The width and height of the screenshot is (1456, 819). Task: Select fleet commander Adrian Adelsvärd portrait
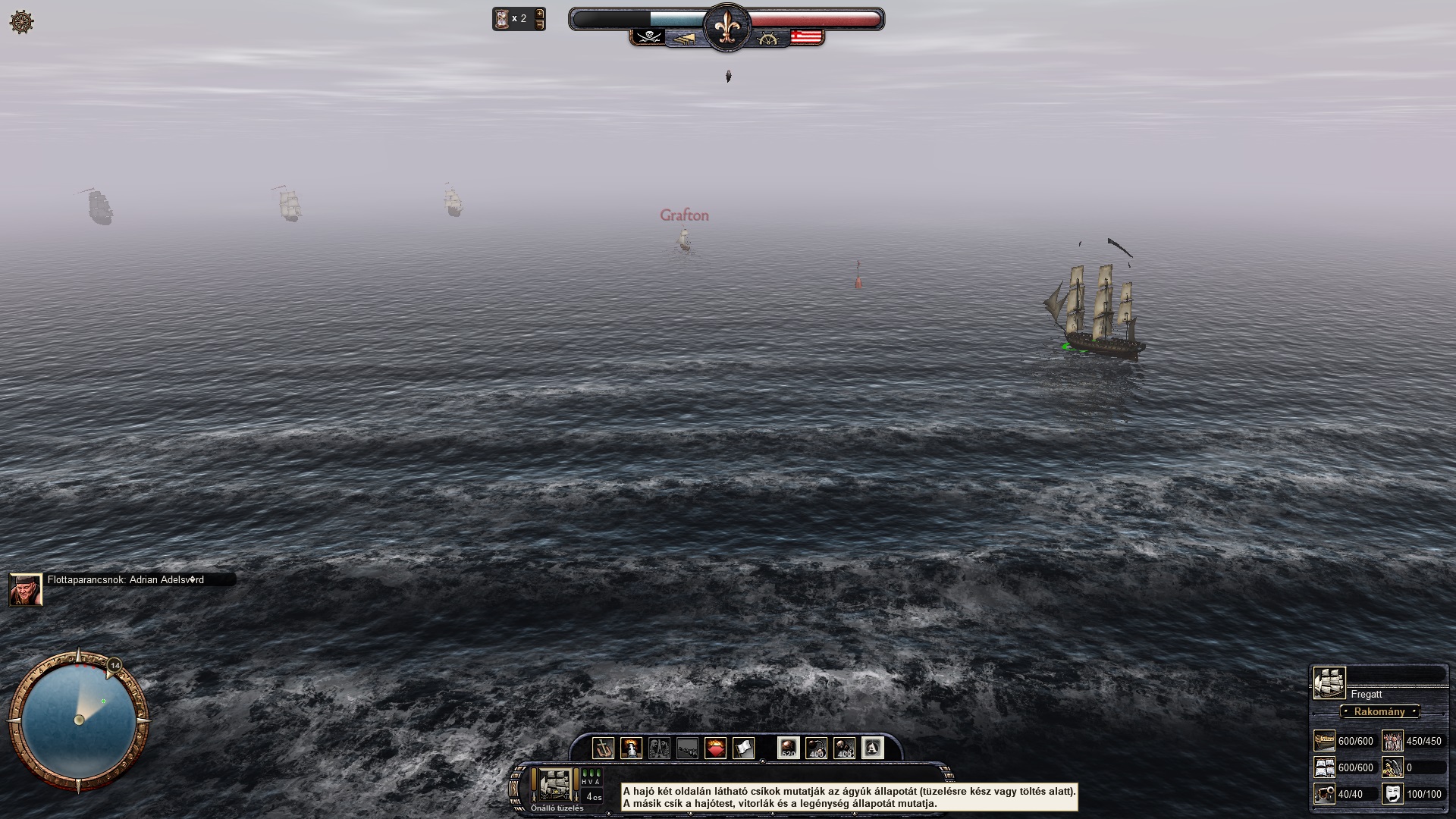pos(25,589)
